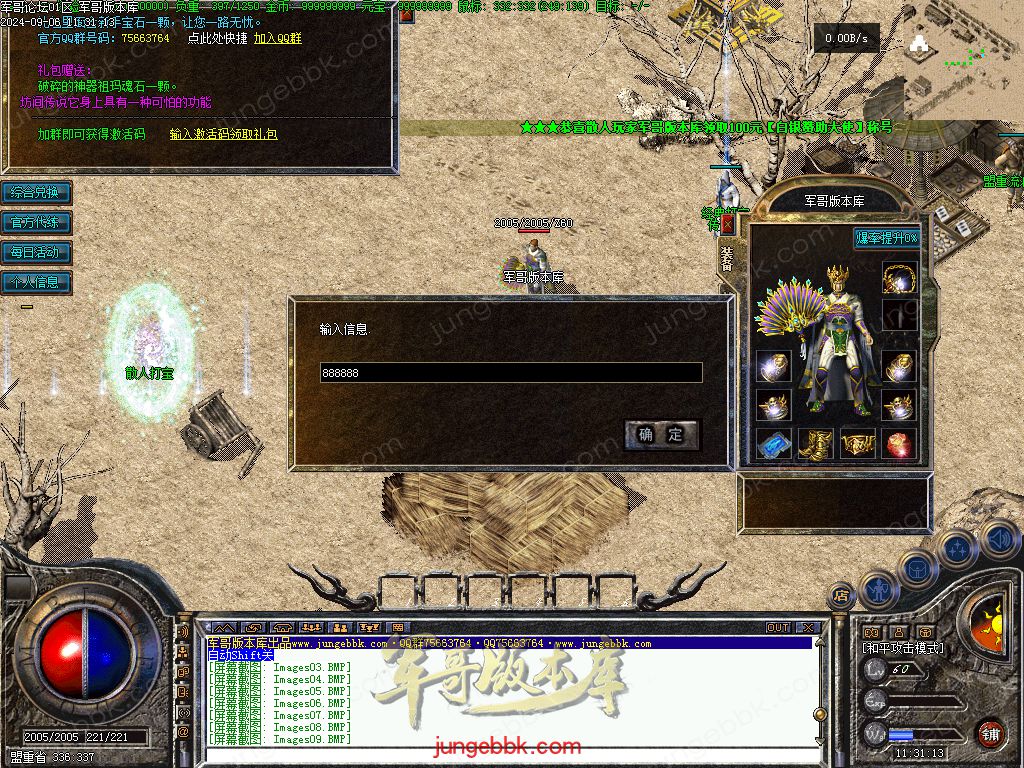Select the equipped golden boots slot

815,443
